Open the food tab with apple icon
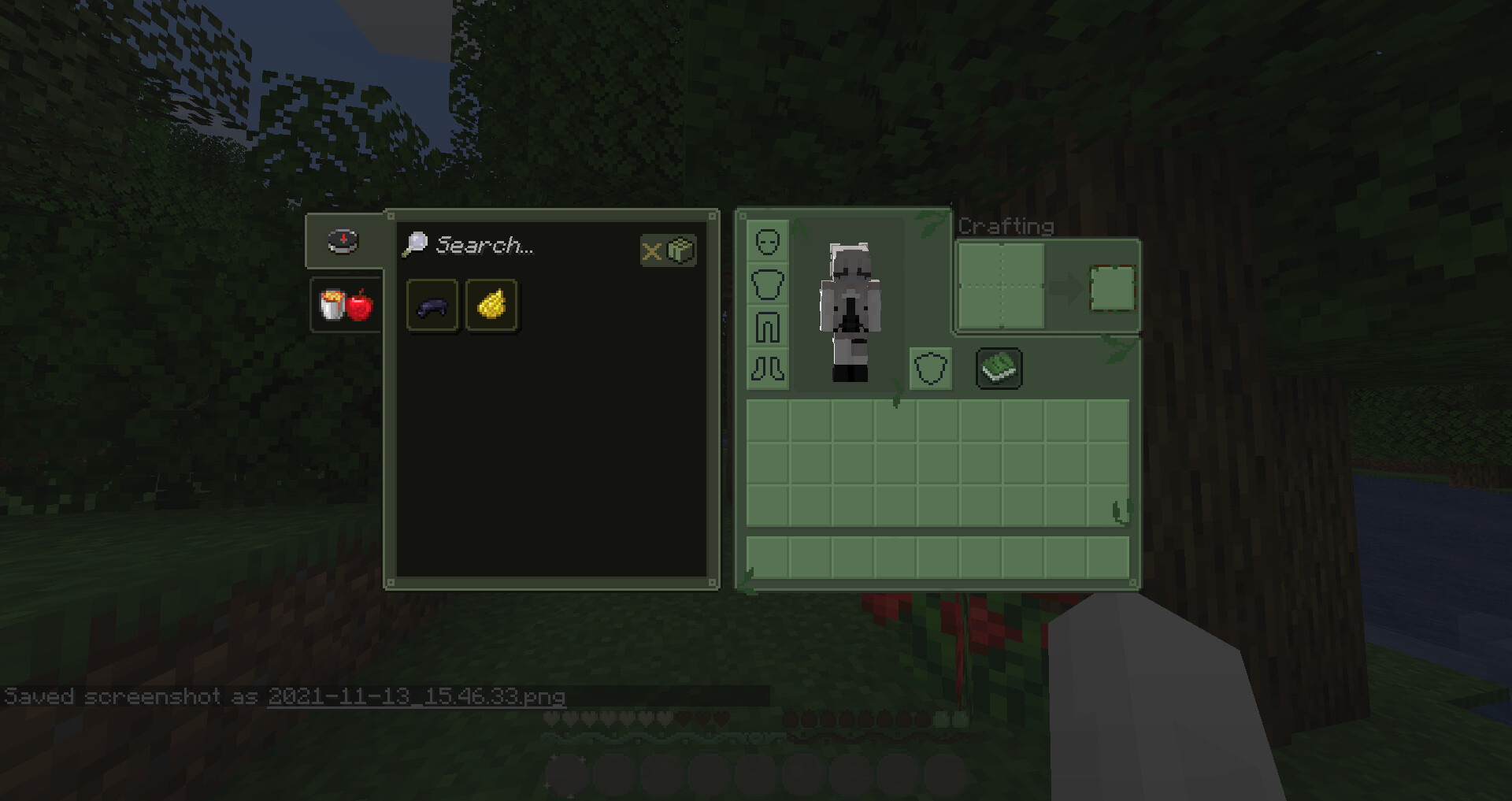1512x801 pixels. tap(345, 305)
